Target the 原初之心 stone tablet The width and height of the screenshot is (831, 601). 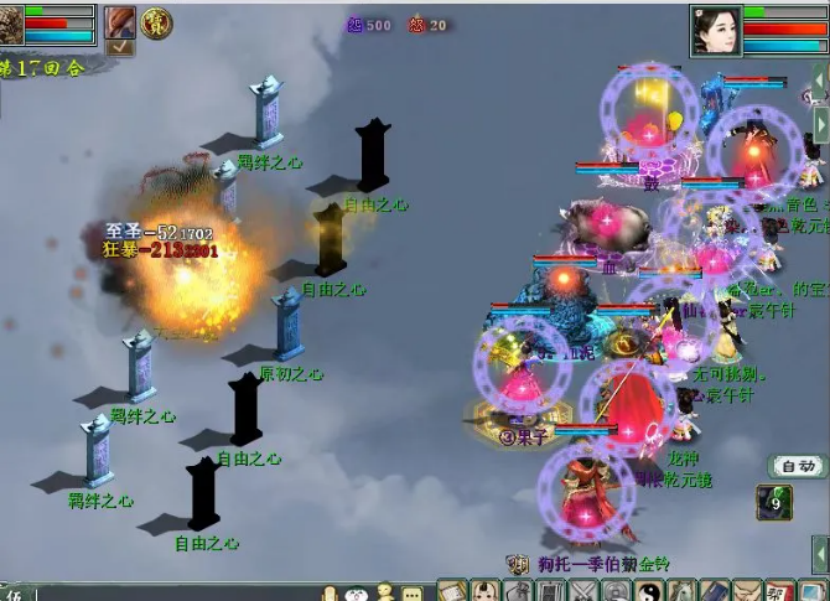[x=287, y=327]
